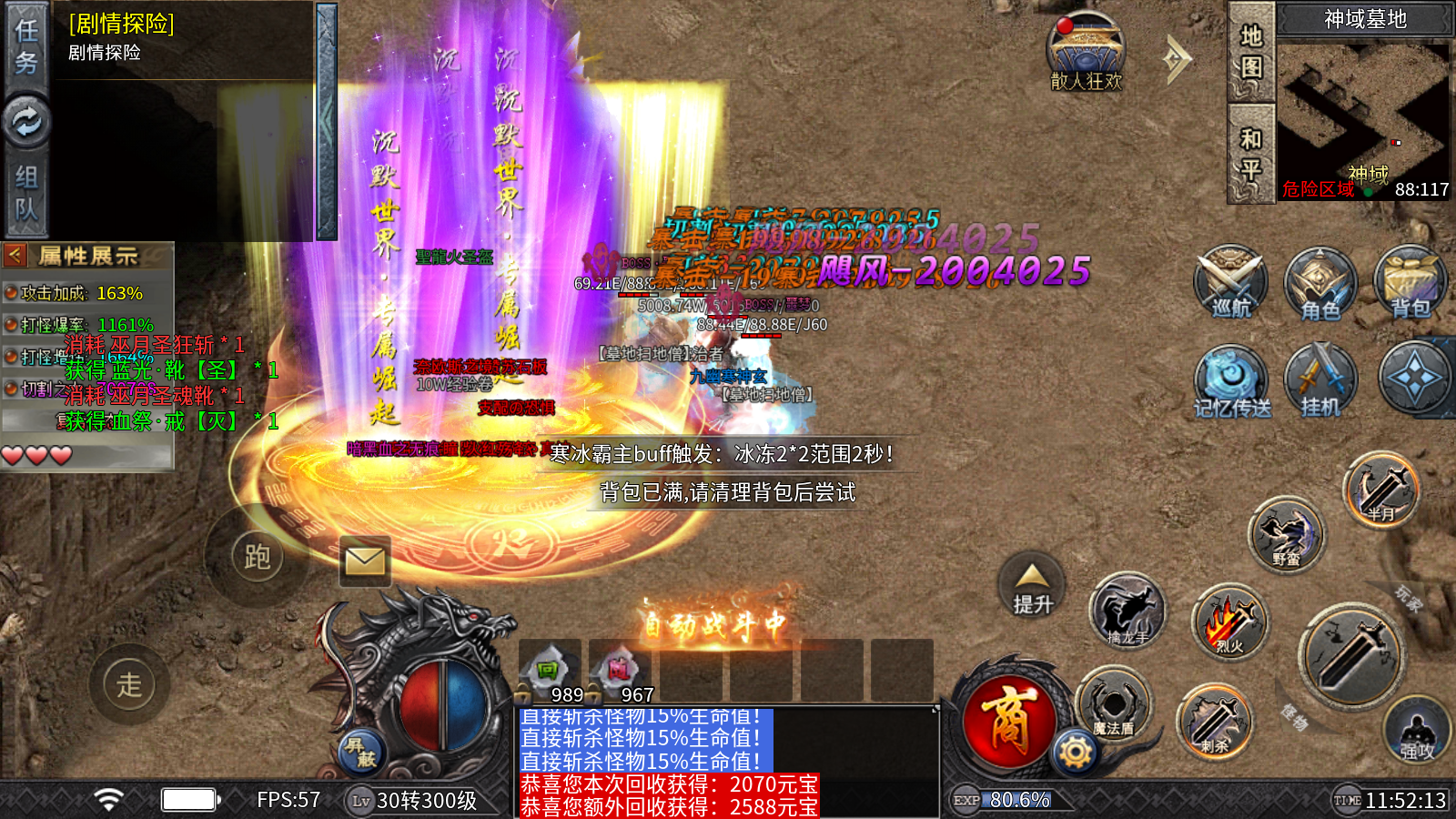Viewport: 1456px width, 819px height.
Task: Use 记忆传送 memory teleport
Action: 1231,381
